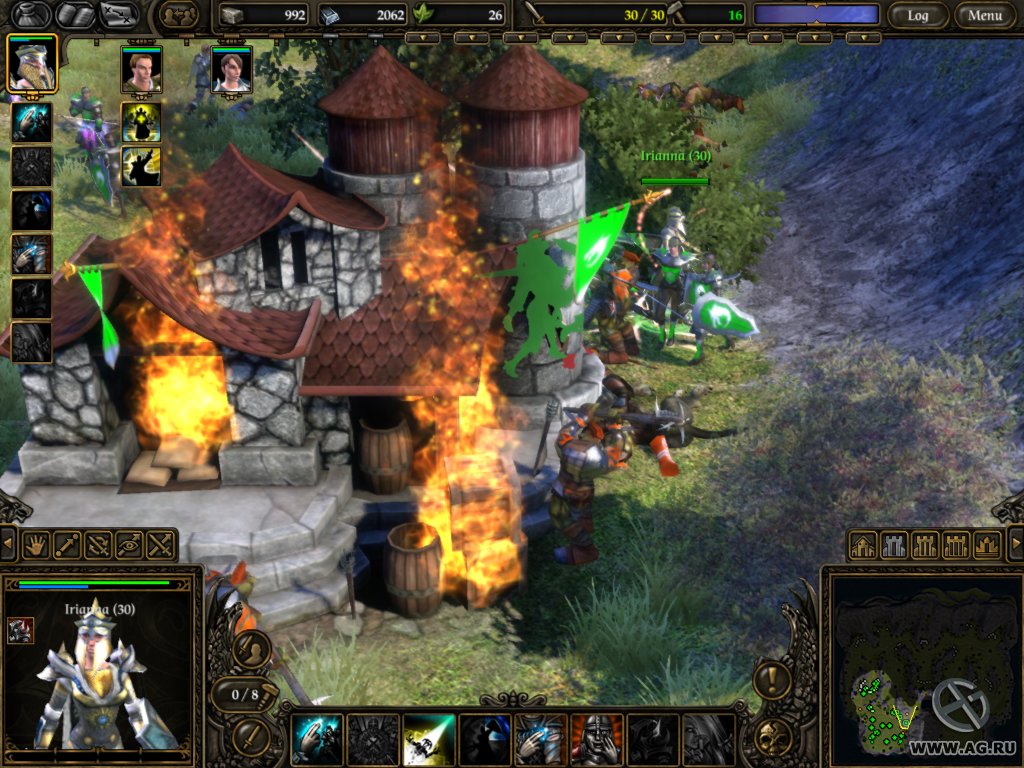Select the eye watch command button
Viewport: 1024px width, 768px height.
[x=129, y=545]
